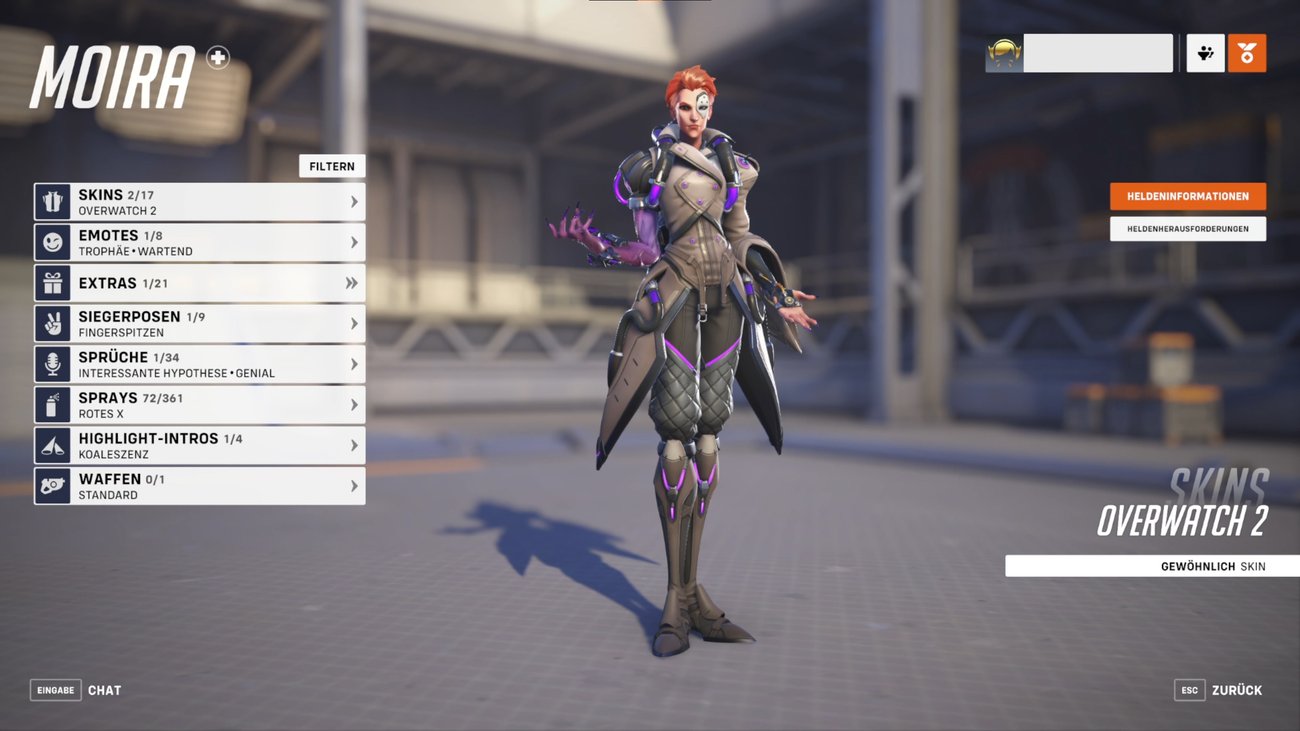Click Zurück next to the ESC key hint
The image size is (1300, 731).
tap(1236, 689)
